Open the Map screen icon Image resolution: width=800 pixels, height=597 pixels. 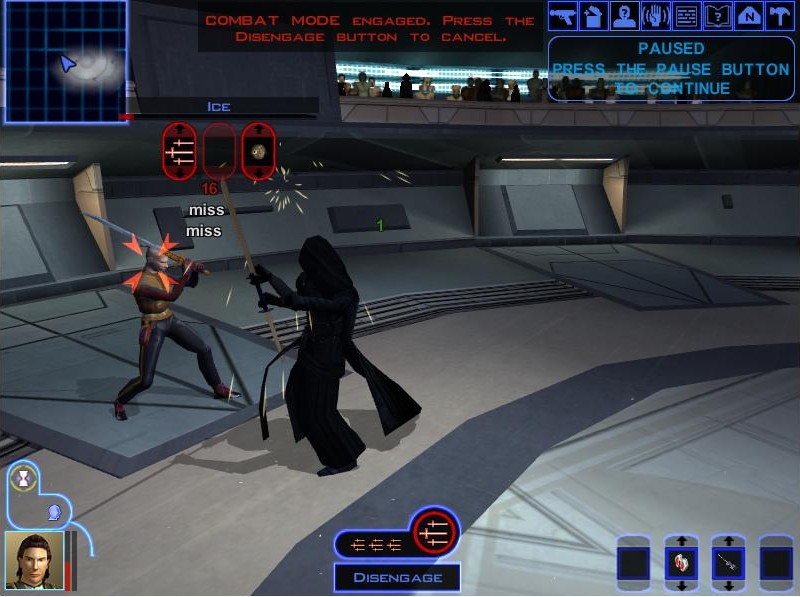[749, 16]
